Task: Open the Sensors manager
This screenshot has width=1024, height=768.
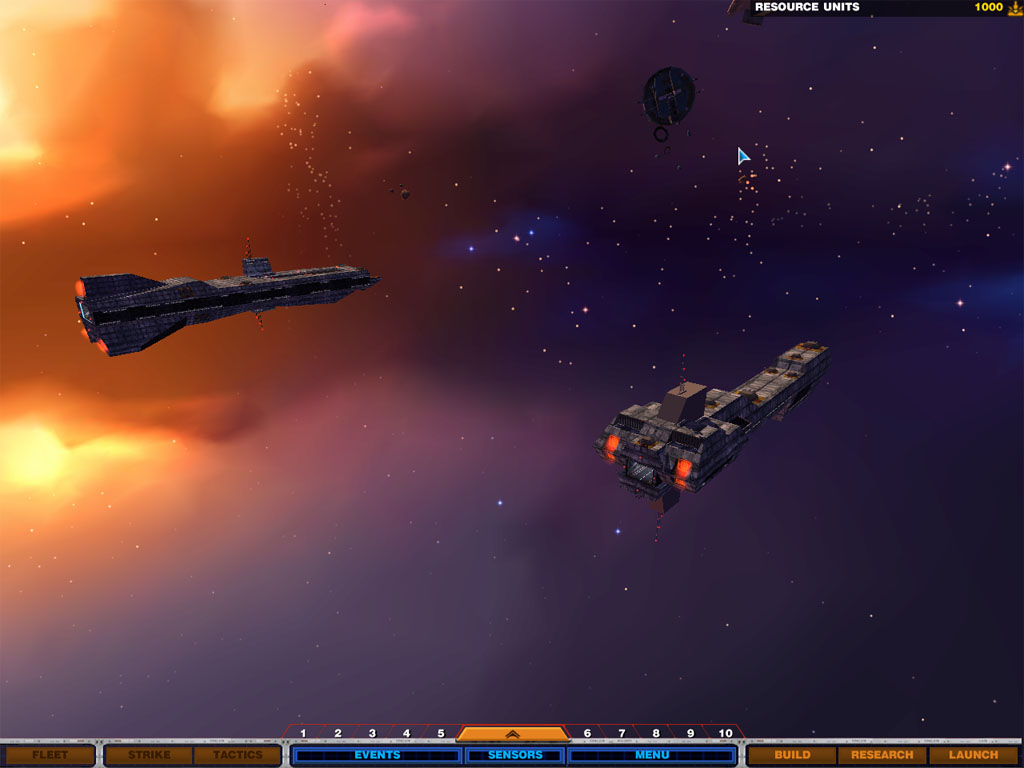Action: coord(515,755)
